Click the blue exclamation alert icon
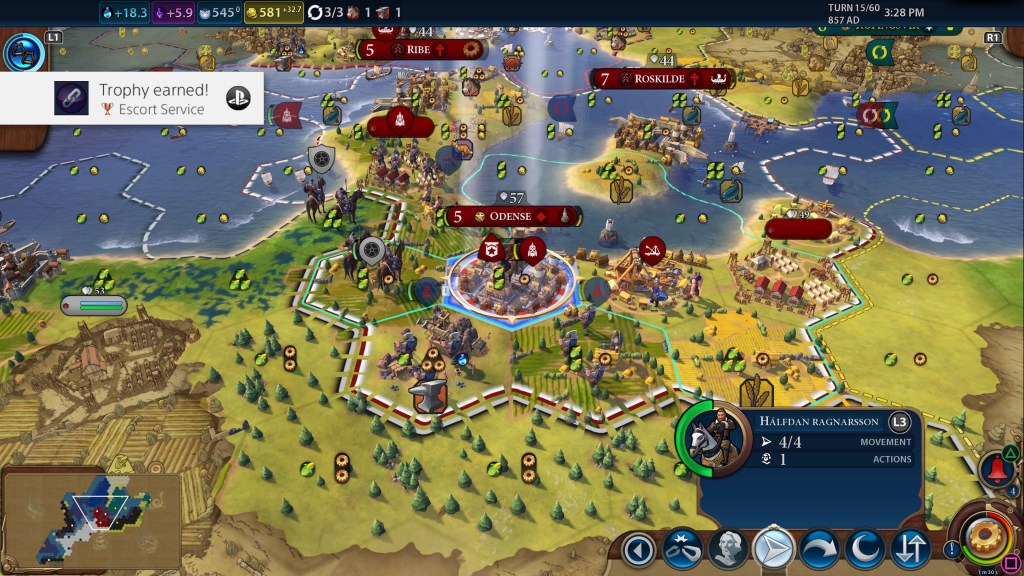The height and width of the screenshot is (576, 1024). [951, 549]
